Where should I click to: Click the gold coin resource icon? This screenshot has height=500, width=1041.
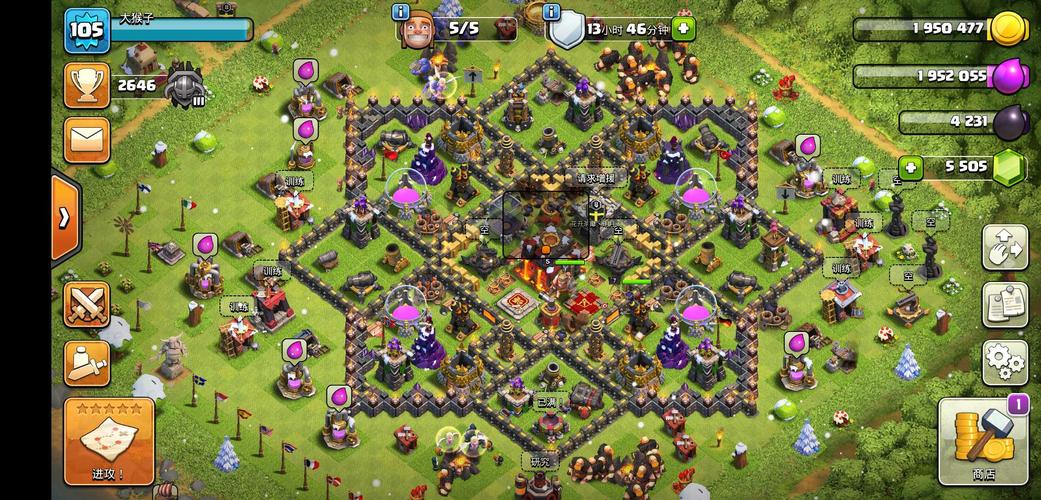(1007, 29)
